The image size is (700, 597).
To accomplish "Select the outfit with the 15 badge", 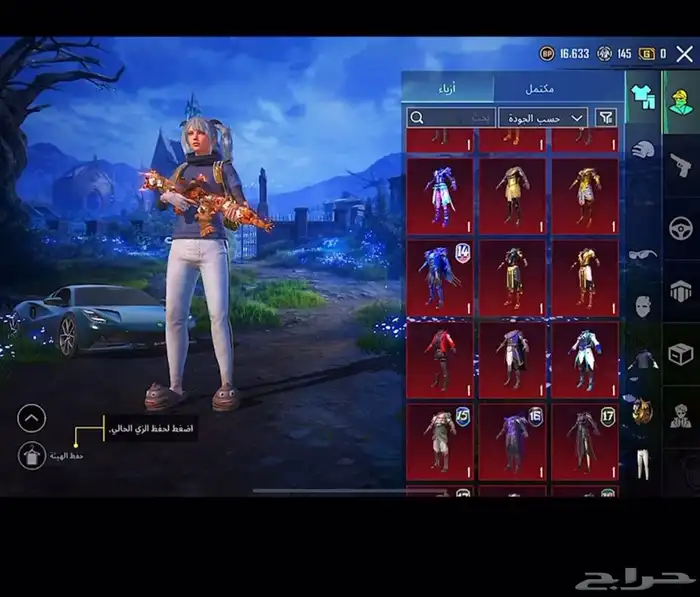I will coord(440,440).
